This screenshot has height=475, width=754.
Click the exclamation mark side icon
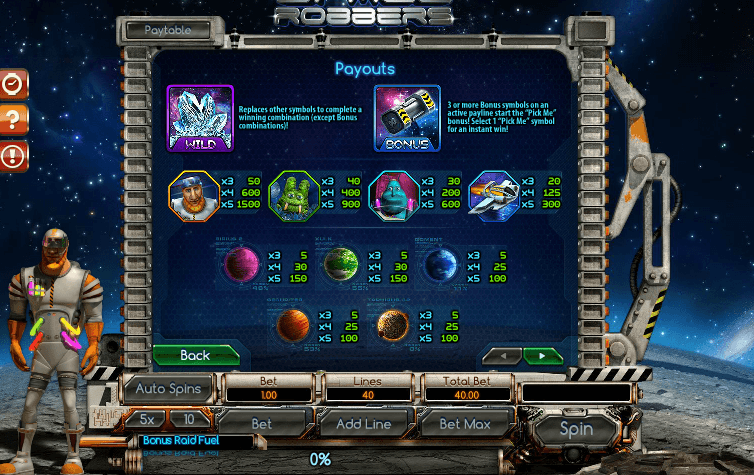12,155
